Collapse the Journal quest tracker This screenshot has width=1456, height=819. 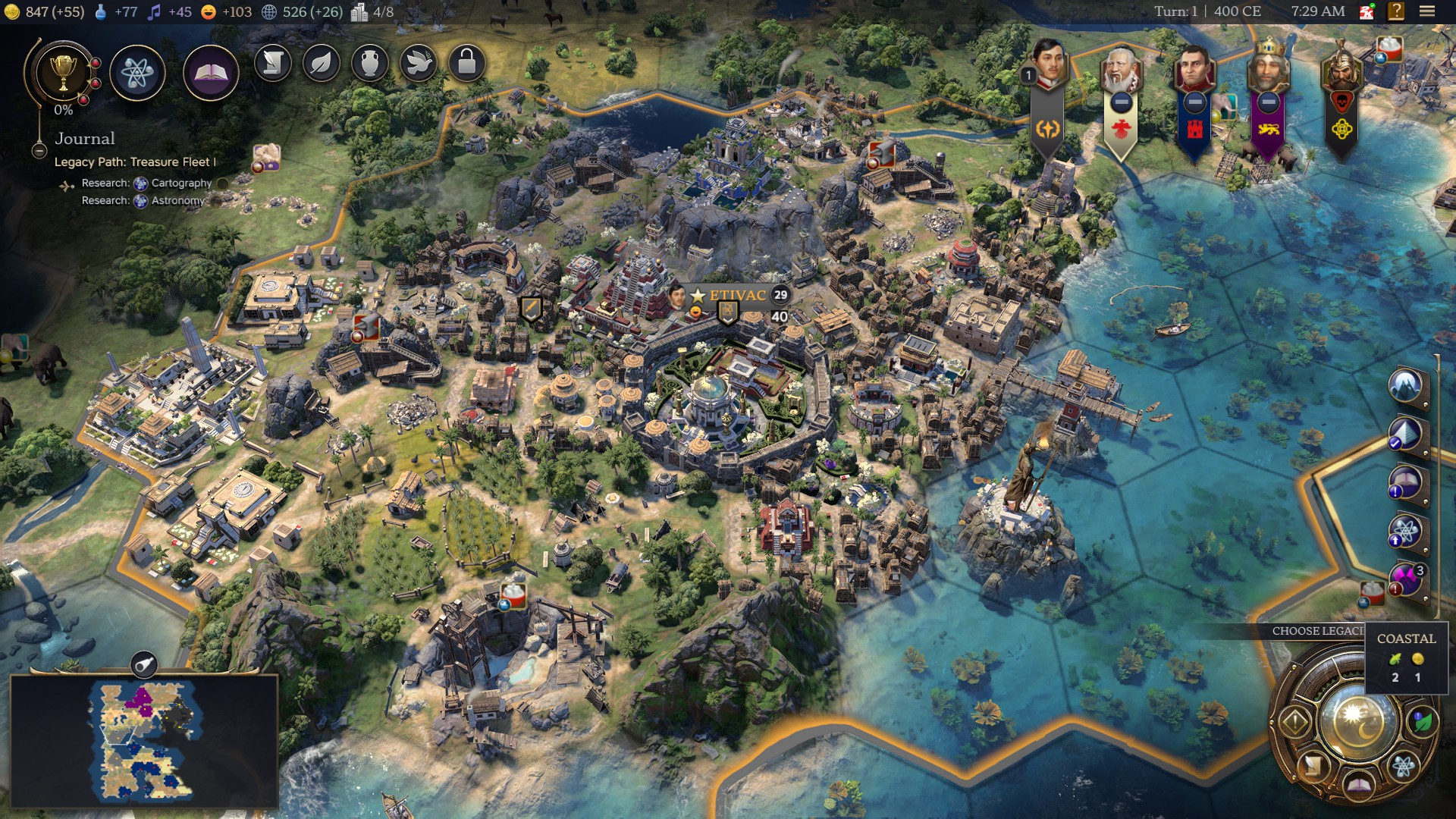point(39,150)
